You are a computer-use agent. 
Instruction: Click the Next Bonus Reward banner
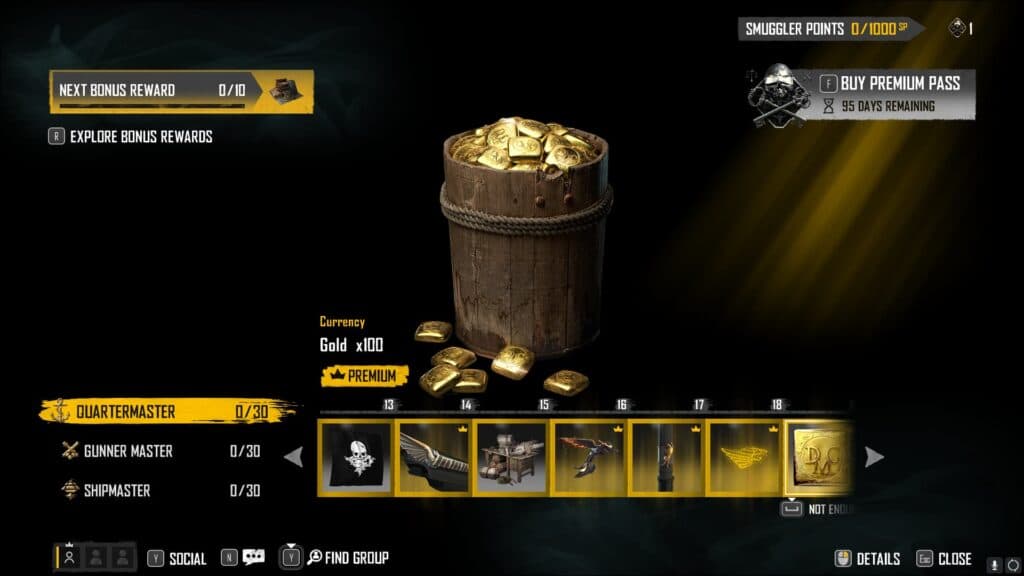click(181, 90)
